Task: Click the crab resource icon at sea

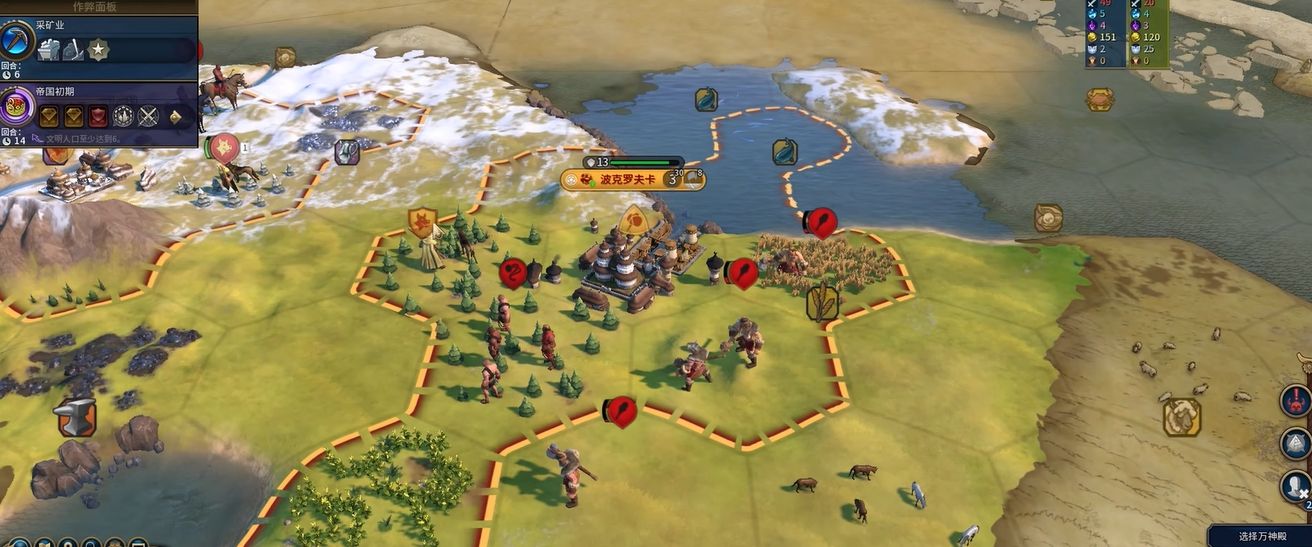Action: coord(1100,99)
